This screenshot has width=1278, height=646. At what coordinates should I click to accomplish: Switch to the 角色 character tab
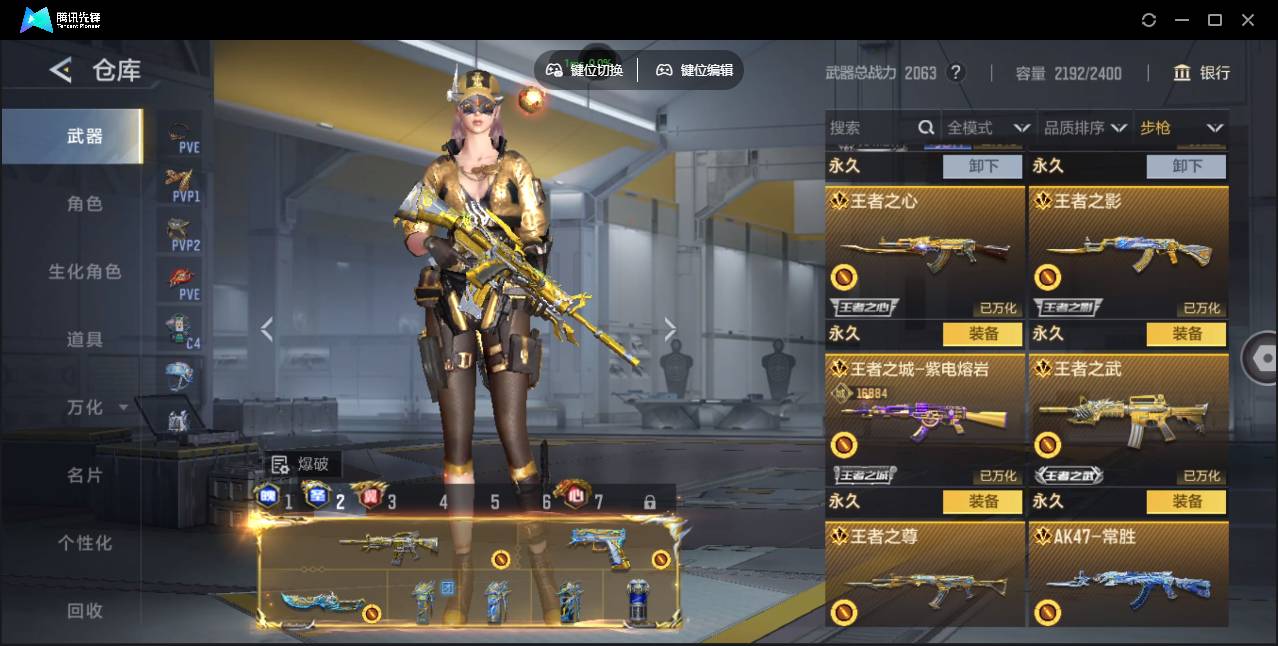(85, 204)
